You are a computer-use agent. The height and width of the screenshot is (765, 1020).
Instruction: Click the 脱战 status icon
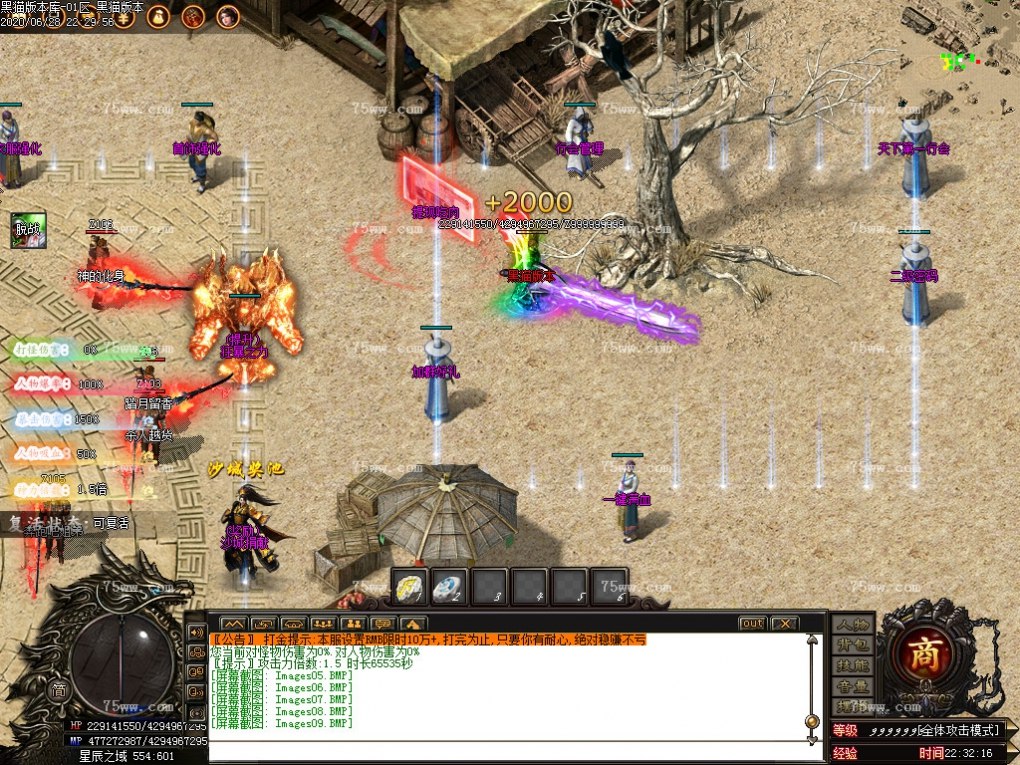coord(29,230)
